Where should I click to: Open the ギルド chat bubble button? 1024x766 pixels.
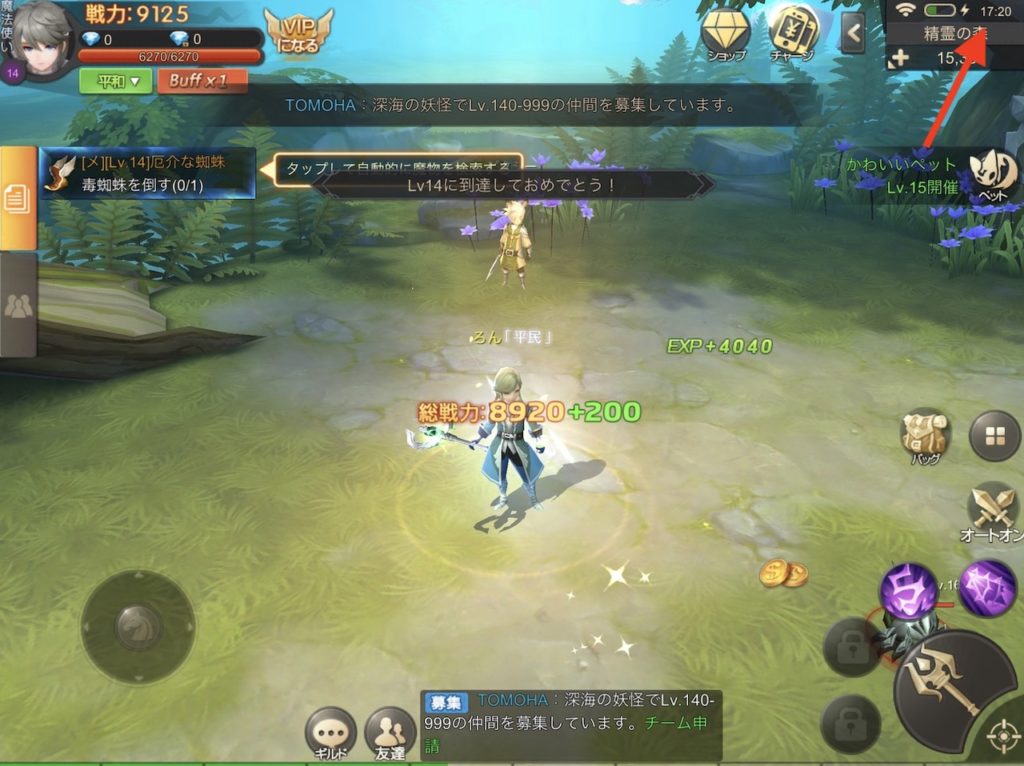[x=331, y=734]
